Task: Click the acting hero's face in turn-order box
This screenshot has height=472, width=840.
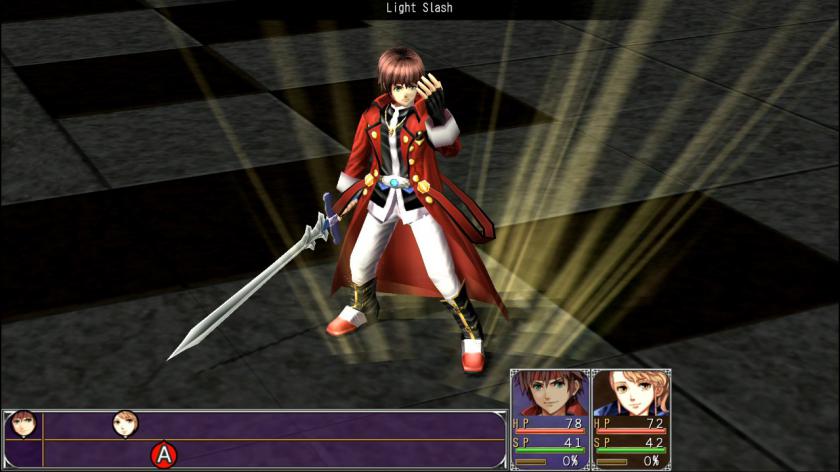Action: pyautogui.click(x=21, y=425)
